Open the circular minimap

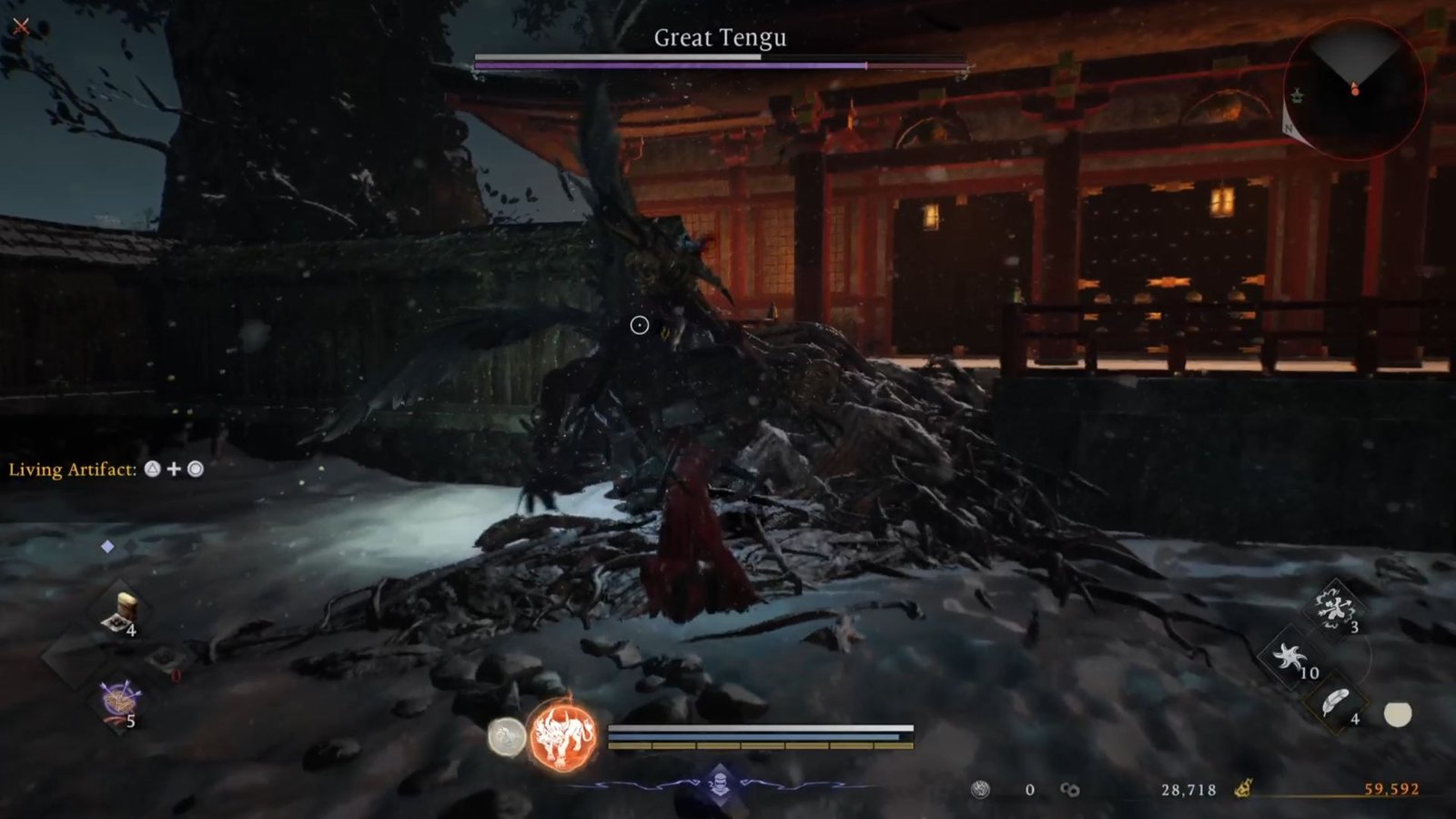click(x=1353, y=89)
